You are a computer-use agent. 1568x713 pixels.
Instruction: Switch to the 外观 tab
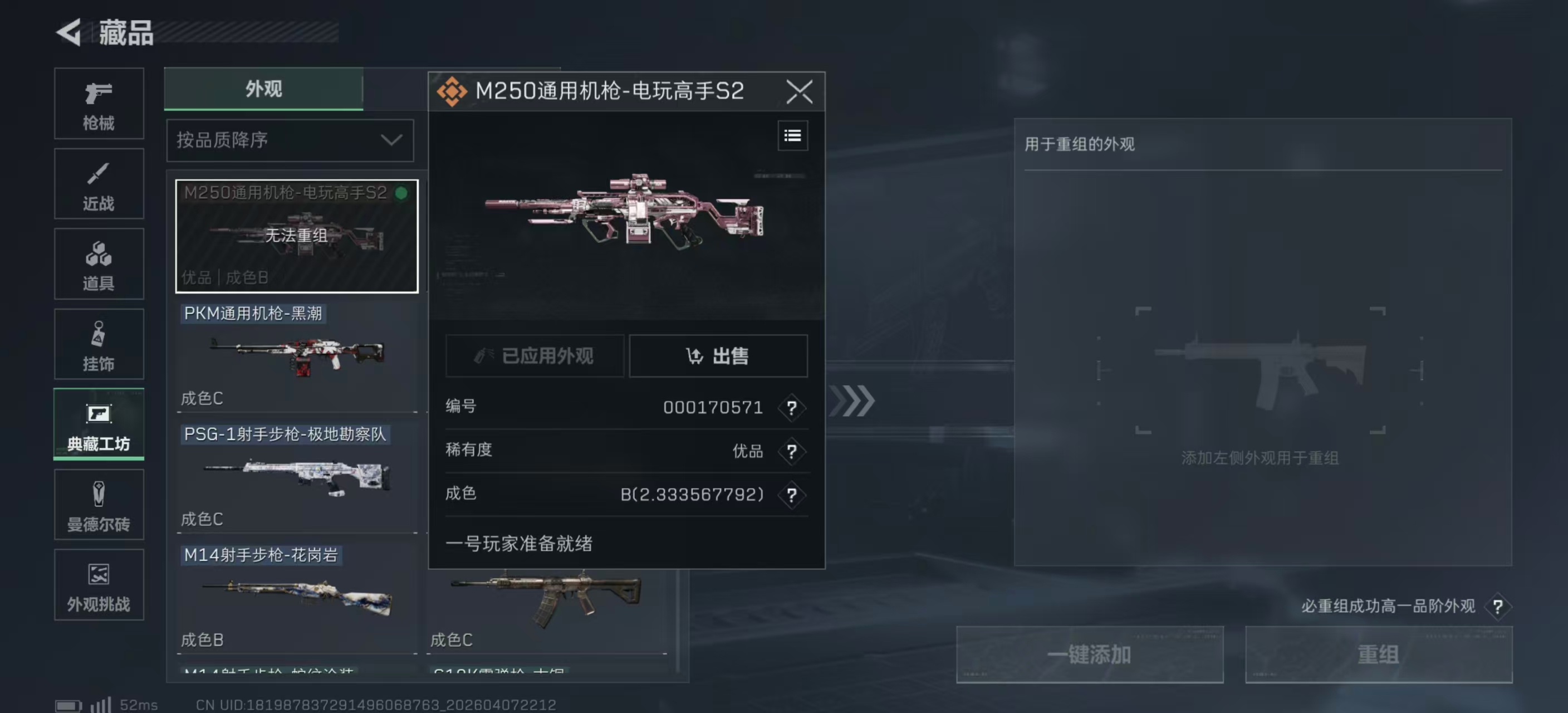pyautogui.click(x=262, y=89)
